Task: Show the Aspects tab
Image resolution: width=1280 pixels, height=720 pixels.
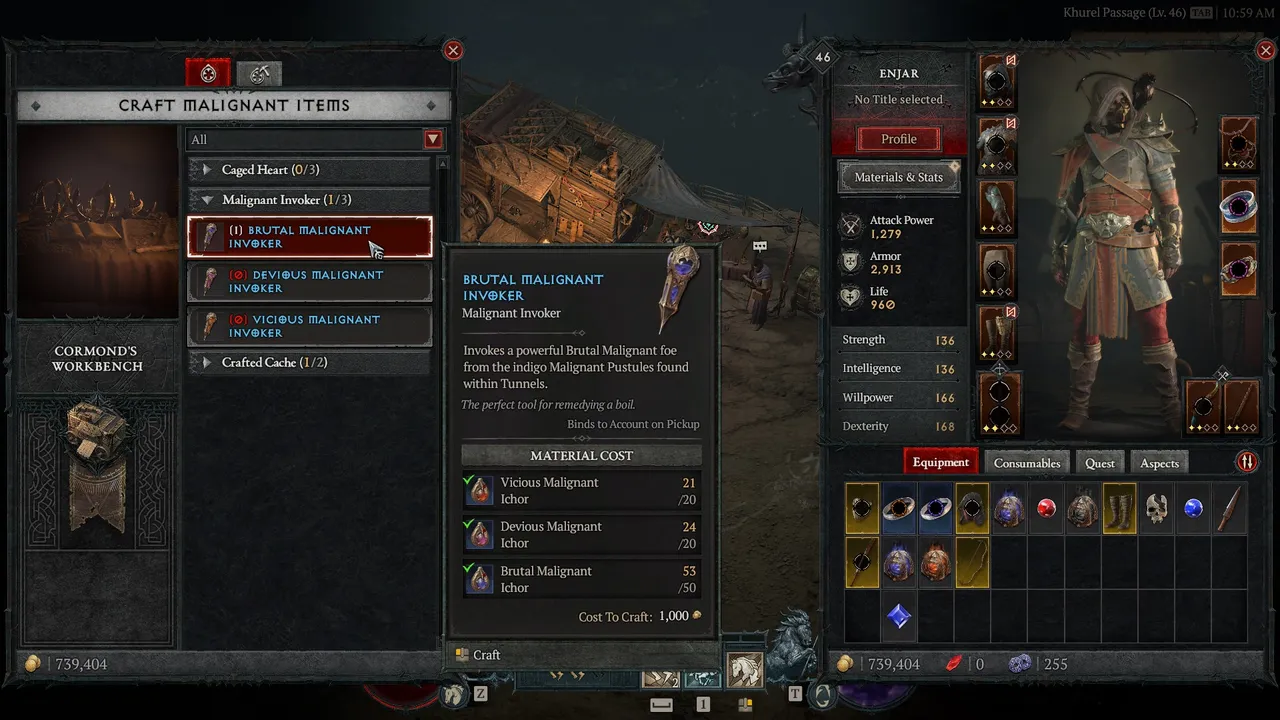Action: 1159,463
